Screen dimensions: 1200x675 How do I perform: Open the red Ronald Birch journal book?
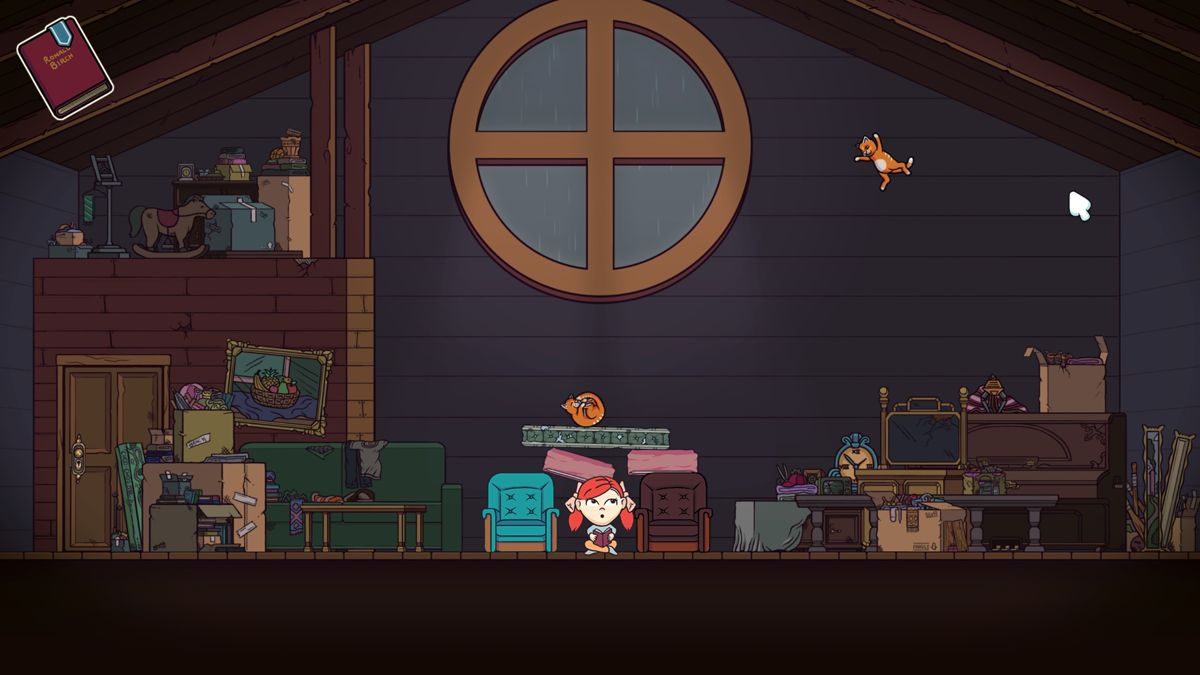[x=65, y=67]
